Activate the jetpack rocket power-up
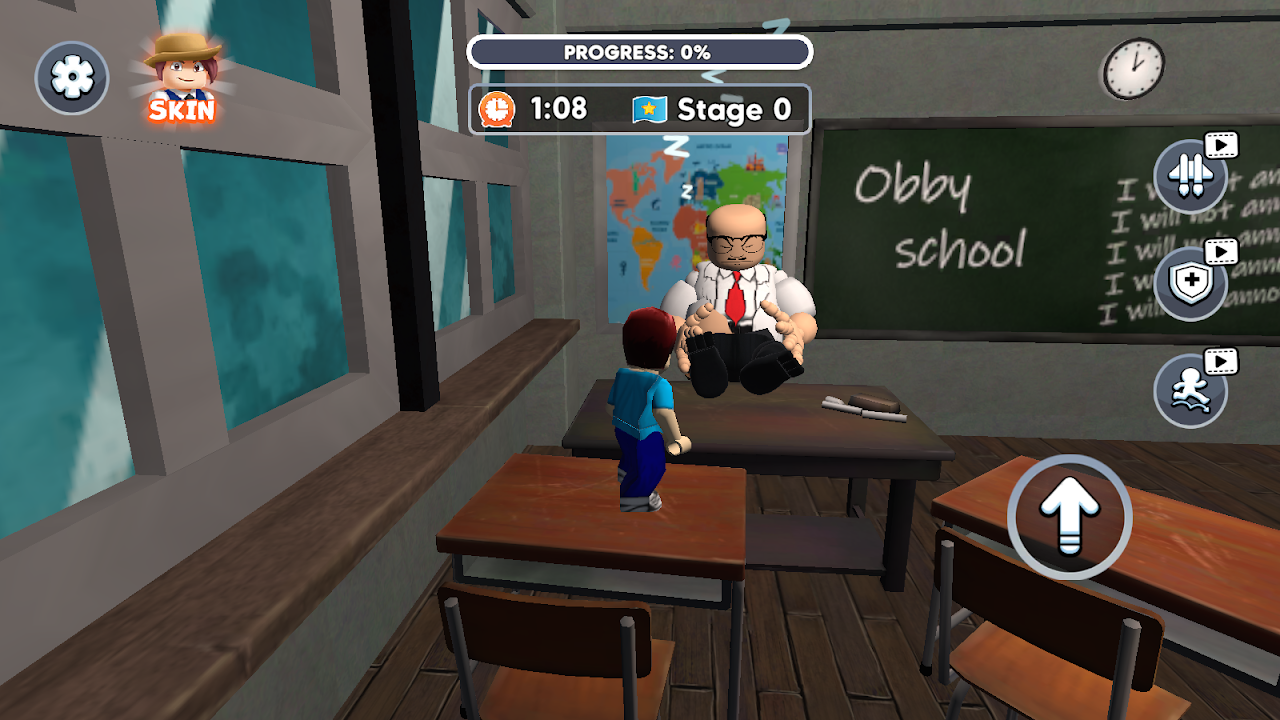 click(1190, 177)
